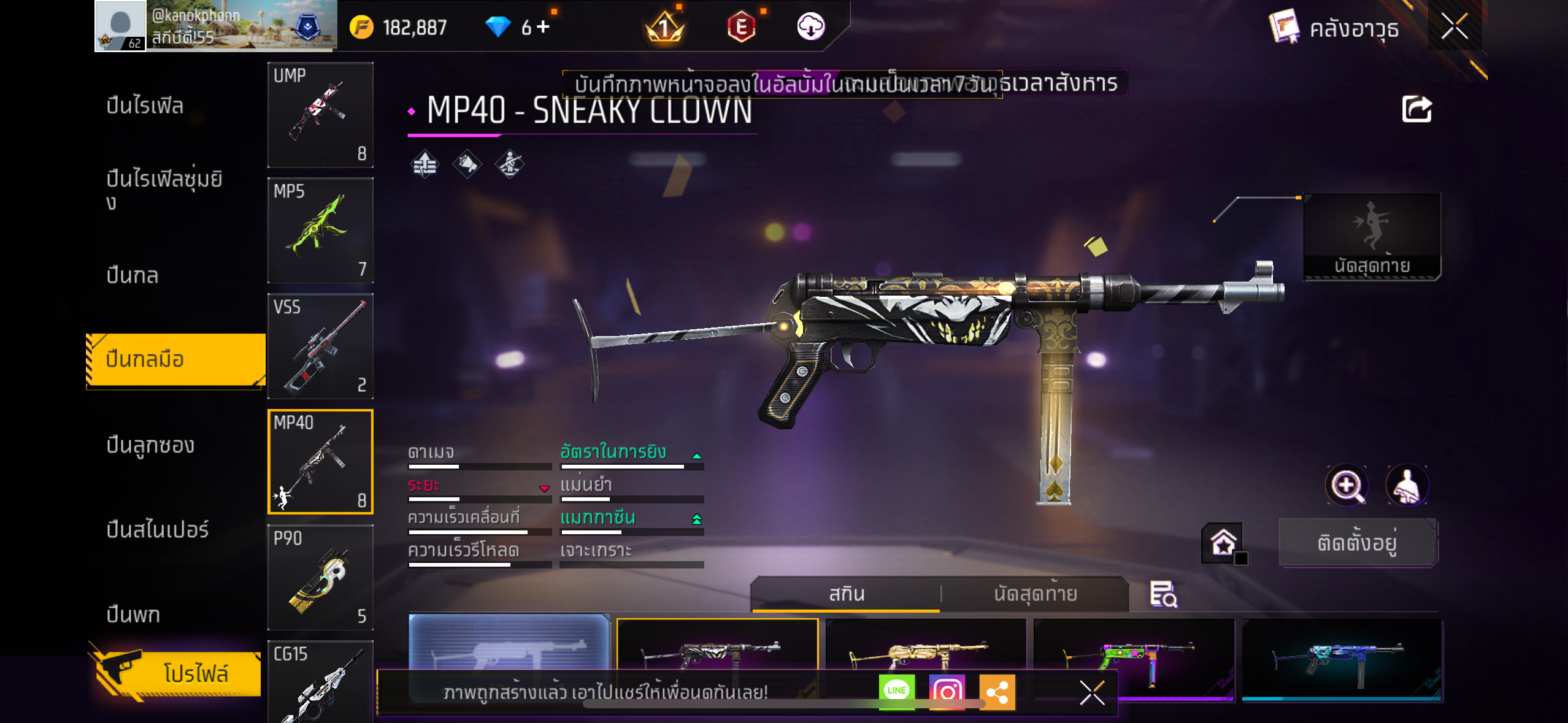Add diamonds with the plus button

coord(543,27)
